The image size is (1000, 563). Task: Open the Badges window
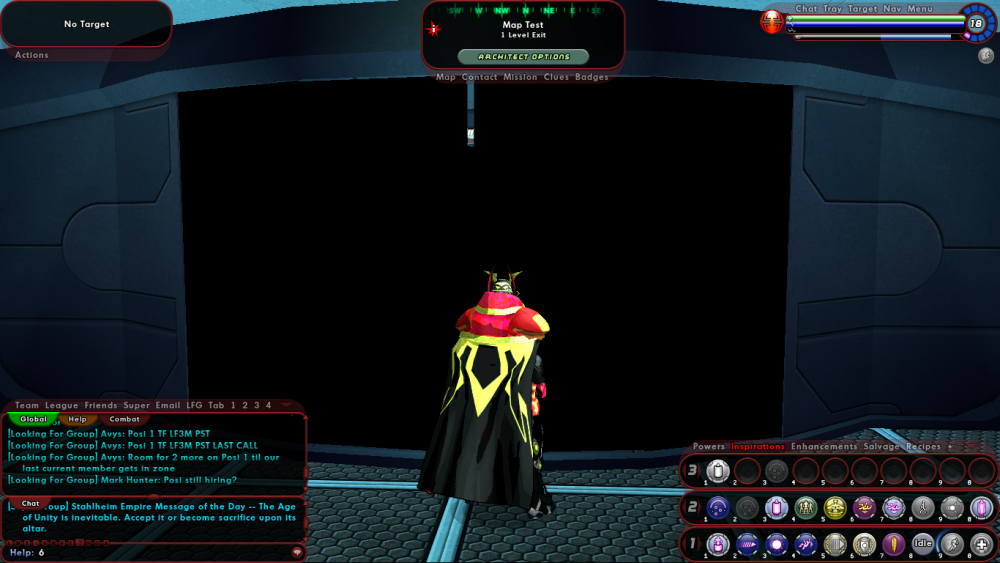point(592,77)
